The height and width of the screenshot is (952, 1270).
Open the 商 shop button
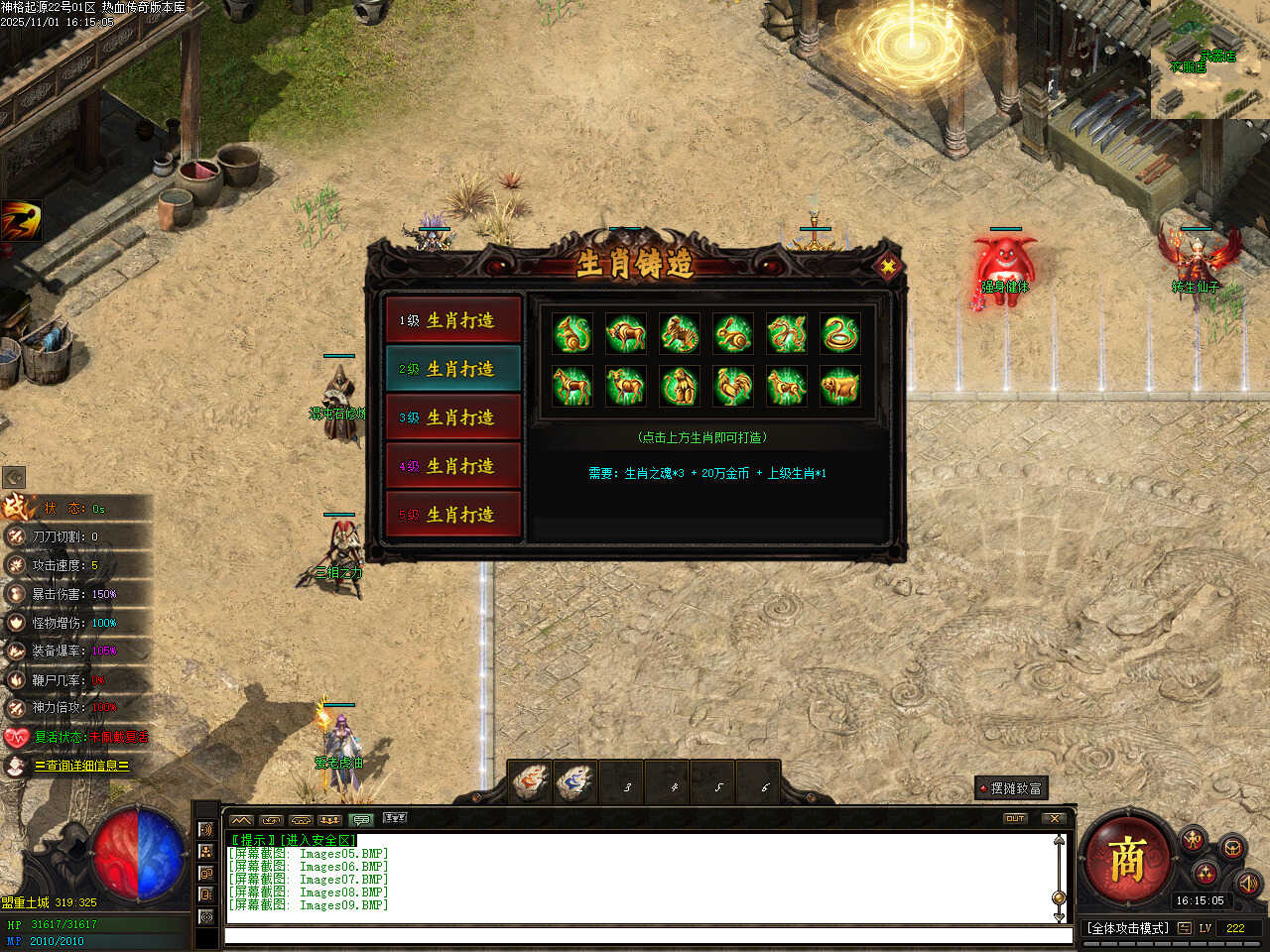(1127, 859)
